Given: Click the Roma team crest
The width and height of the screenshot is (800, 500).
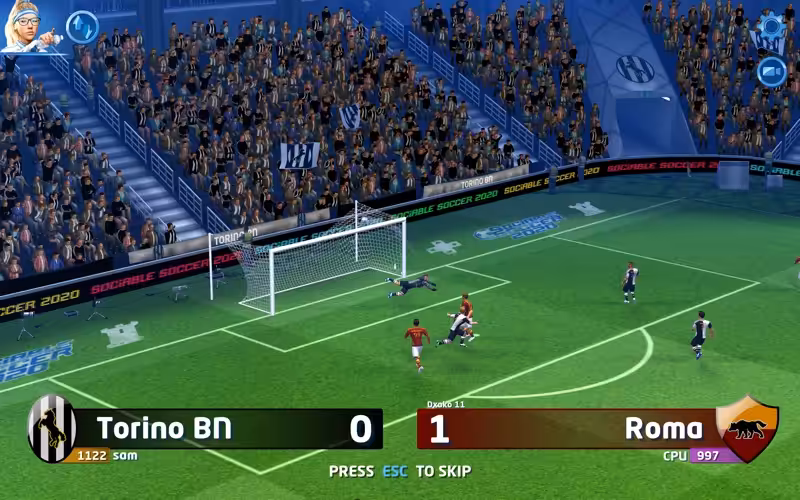Looking at the screenshot, I should [x=747, y=428].
